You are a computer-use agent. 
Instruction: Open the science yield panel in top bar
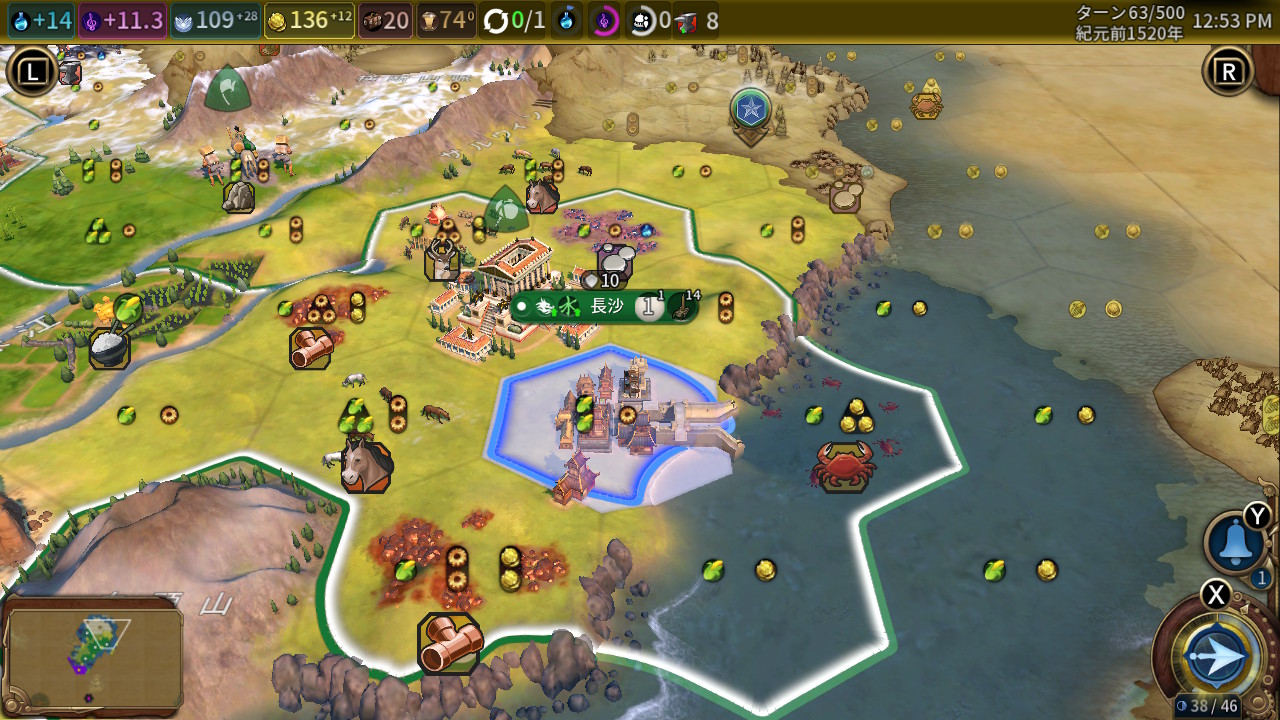click(41, 20)
